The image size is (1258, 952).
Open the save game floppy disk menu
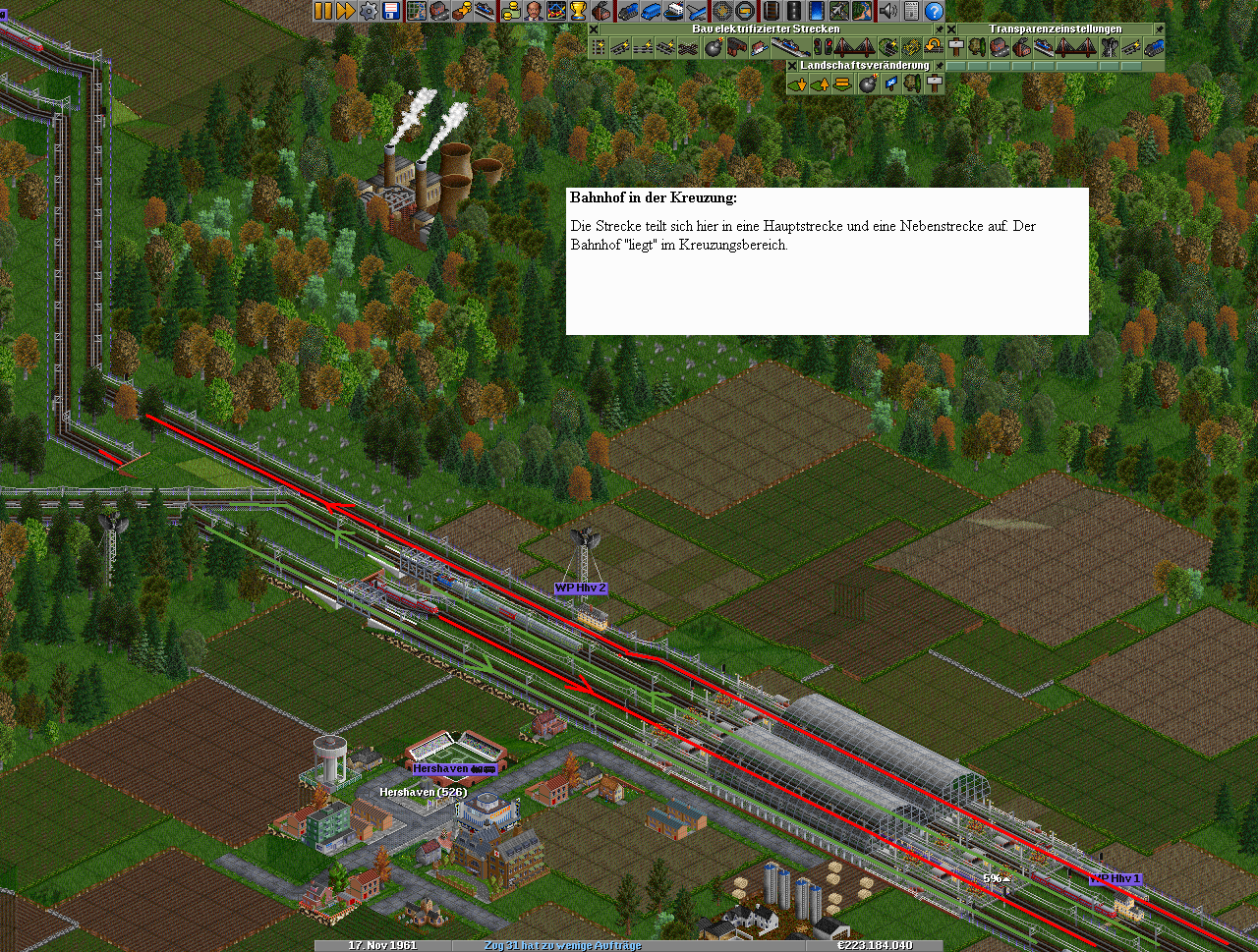click(391, 11)
